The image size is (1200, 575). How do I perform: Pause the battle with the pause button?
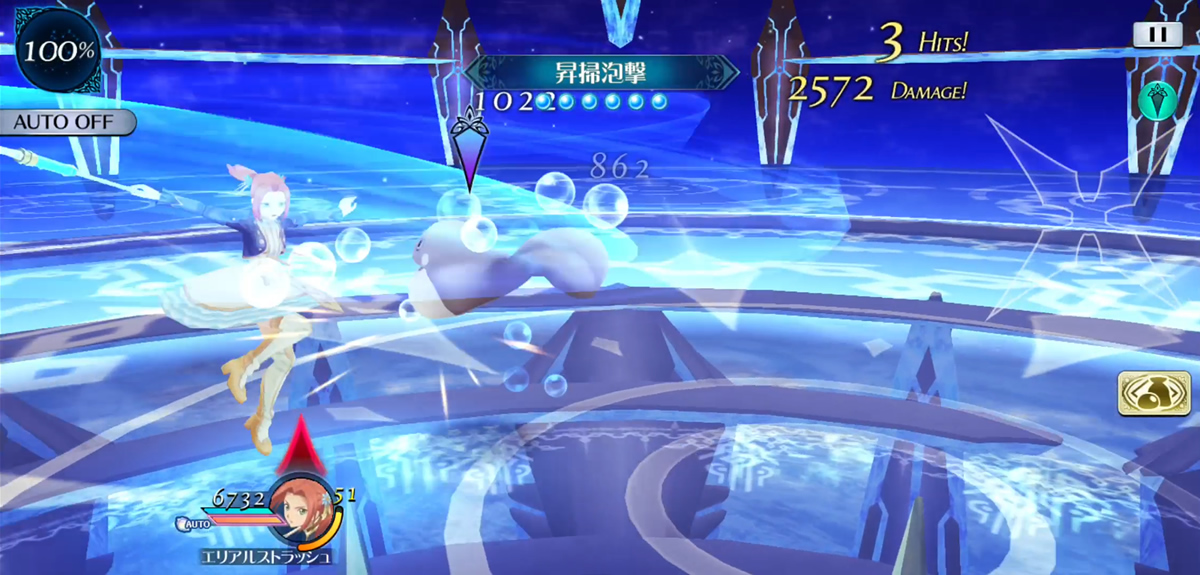1156,34
